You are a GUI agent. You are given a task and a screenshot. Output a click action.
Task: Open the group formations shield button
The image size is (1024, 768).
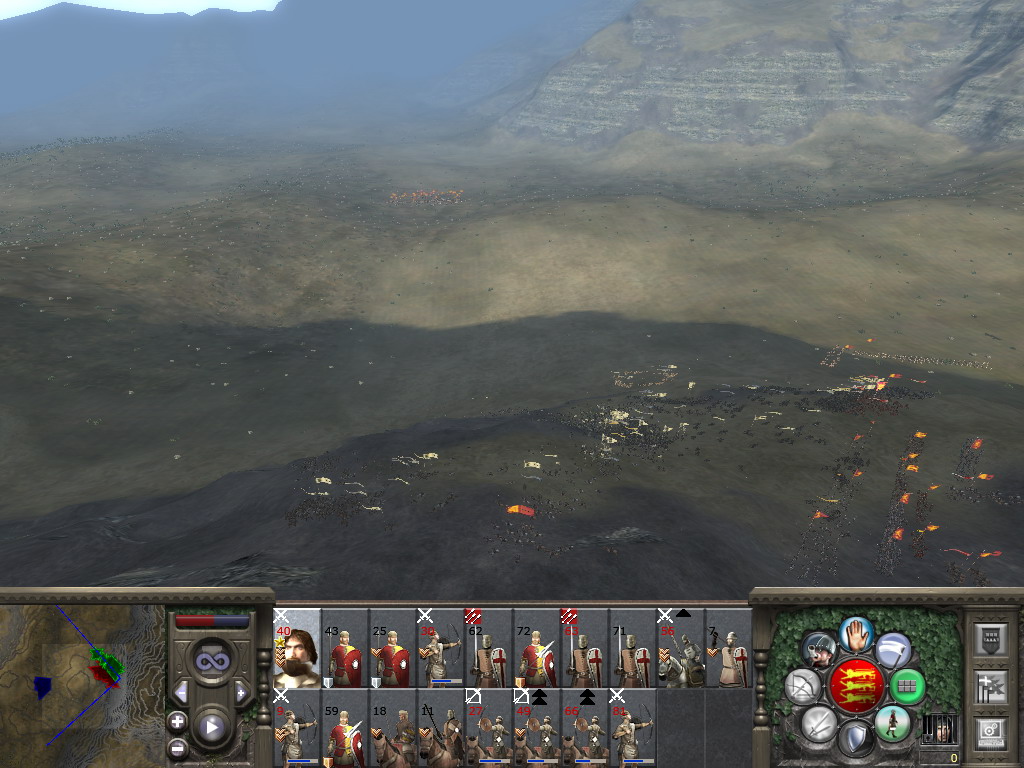pos(988,639)
